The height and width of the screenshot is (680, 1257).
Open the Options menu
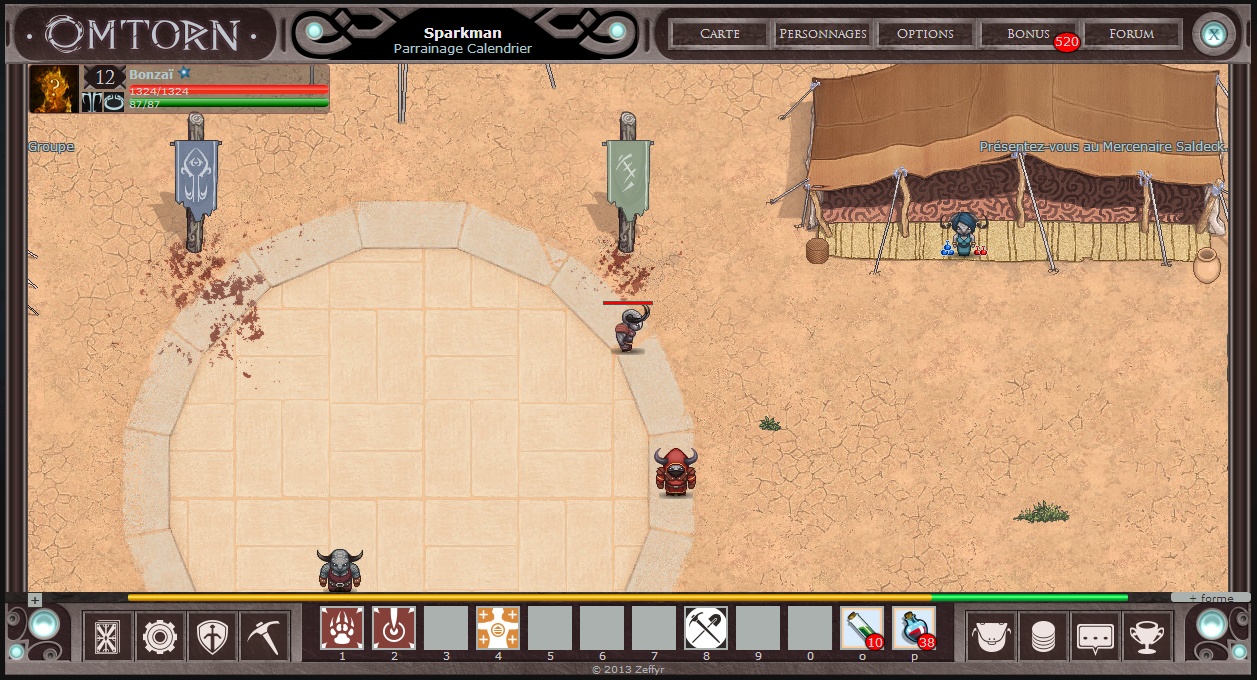tap(925, 33)
